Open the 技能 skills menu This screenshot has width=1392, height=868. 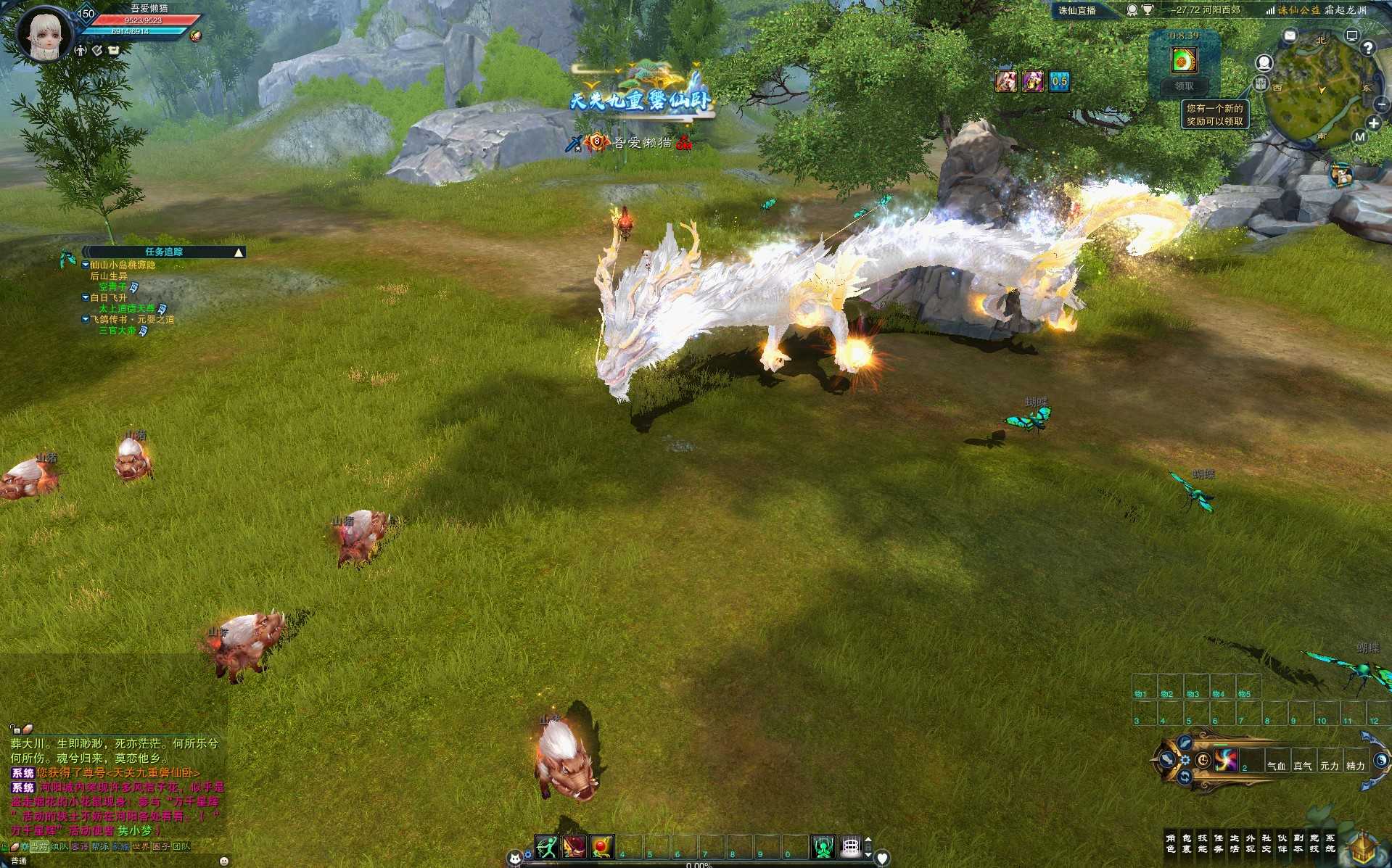1202,843
